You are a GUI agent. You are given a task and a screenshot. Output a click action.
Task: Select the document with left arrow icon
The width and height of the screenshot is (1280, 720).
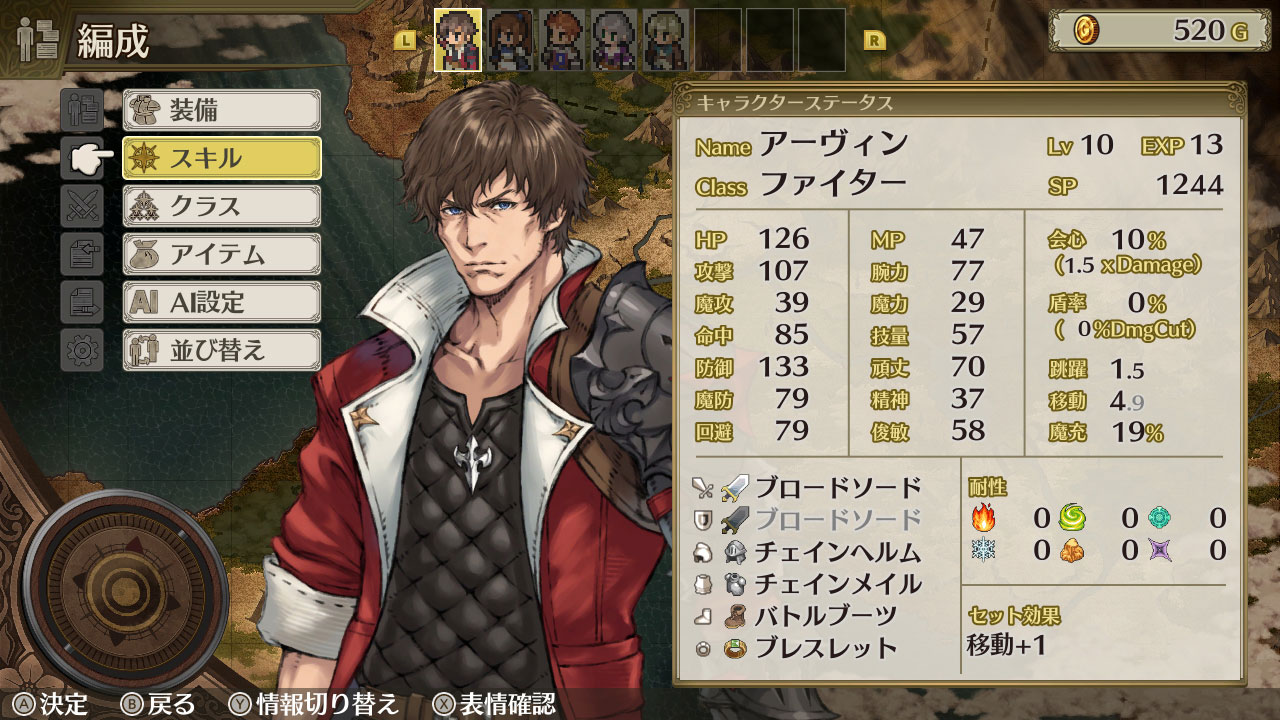pos(82,254)
